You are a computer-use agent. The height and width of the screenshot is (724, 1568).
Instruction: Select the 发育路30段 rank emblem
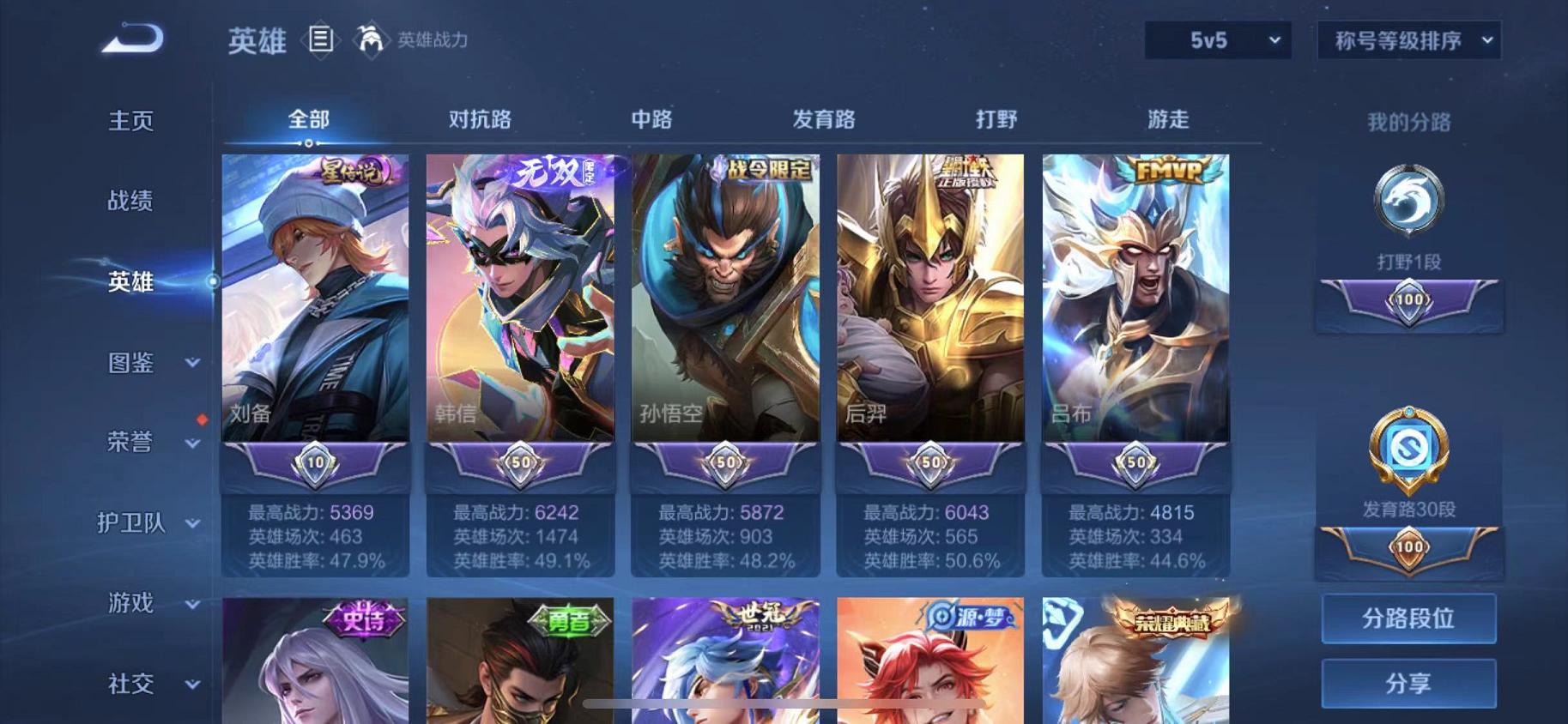1406,455
